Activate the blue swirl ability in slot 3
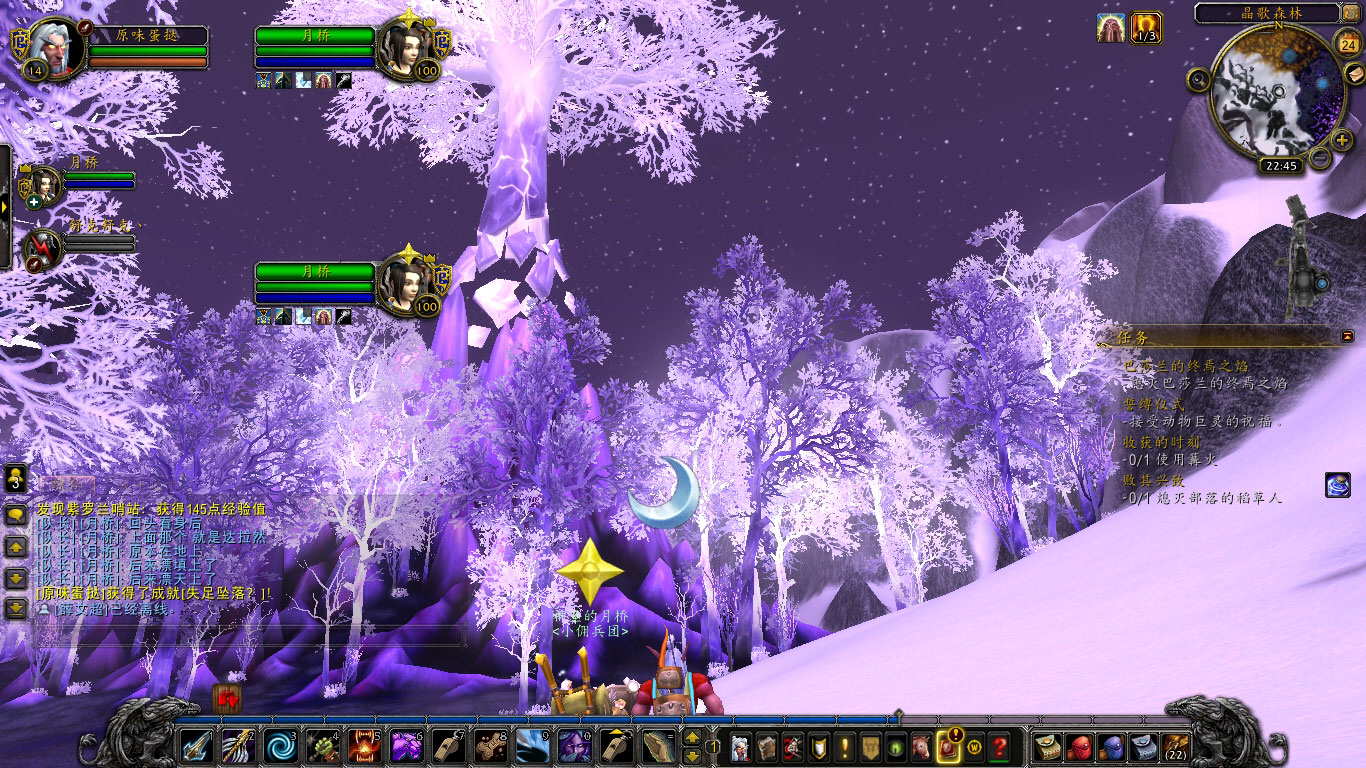 point(280,746)
